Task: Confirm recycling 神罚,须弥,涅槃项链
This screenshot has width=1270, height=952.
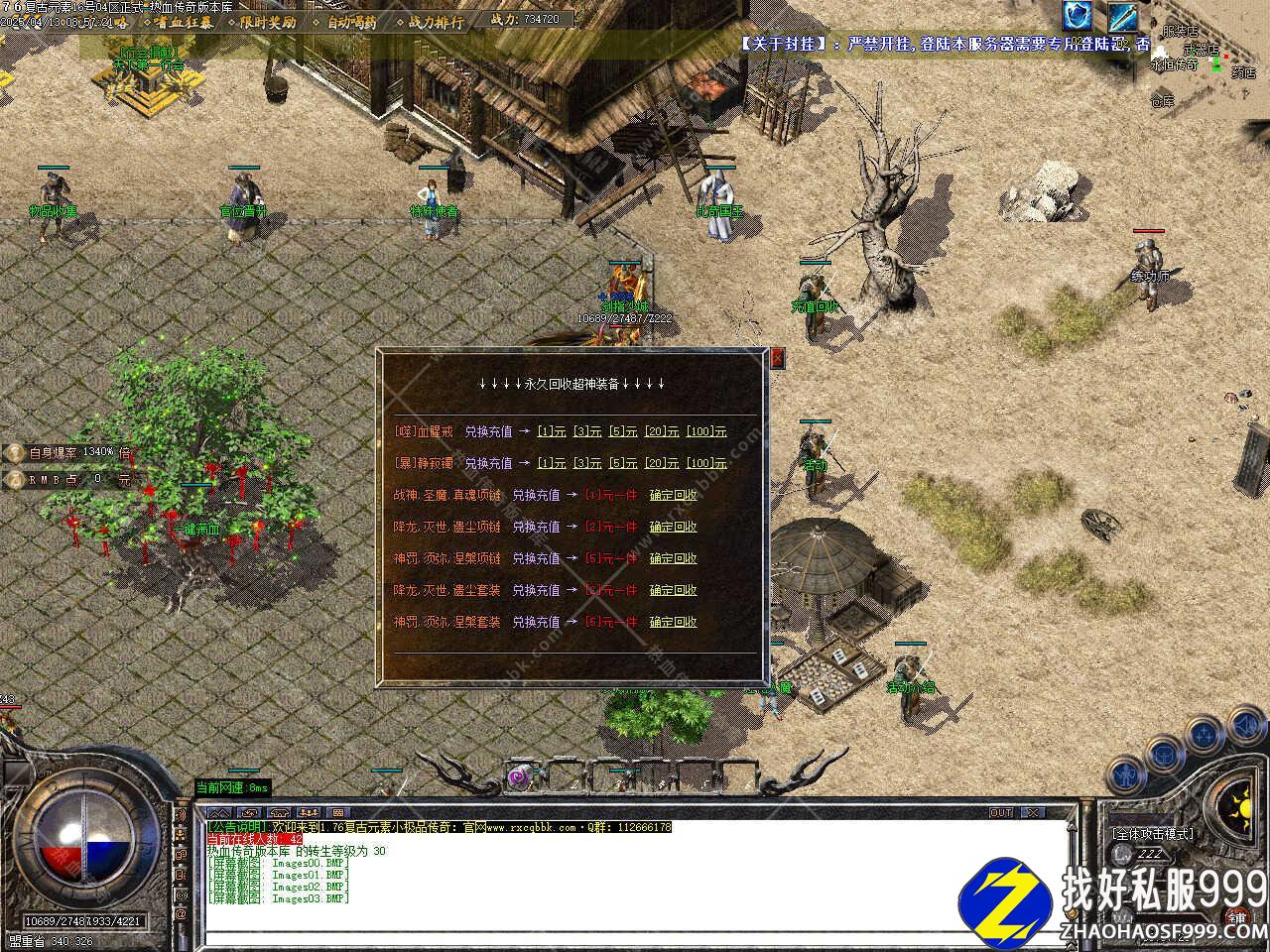Action: pos(673,558)
